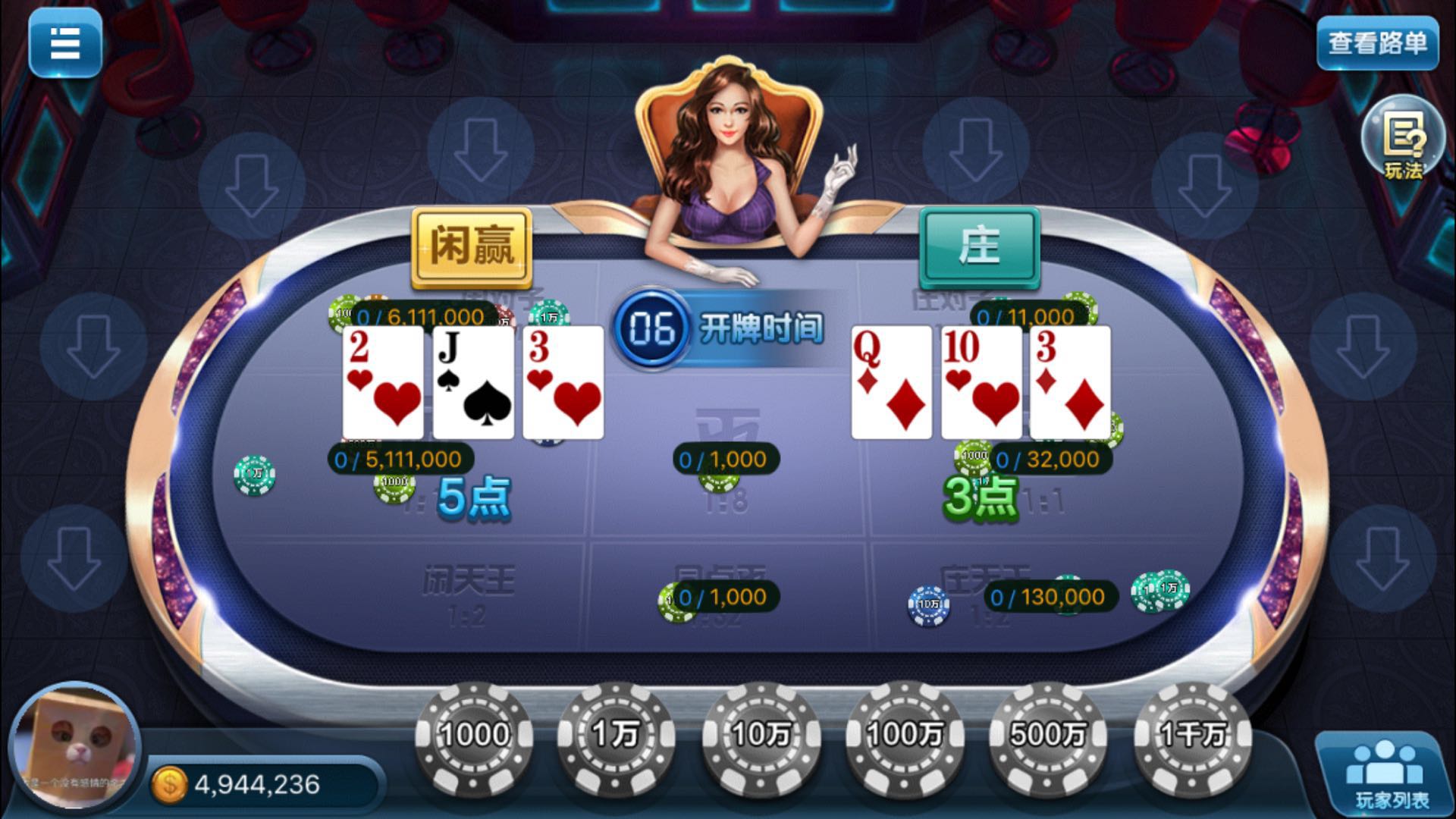1456x819 pixels.
Task: Place a bet on 闲赢 zone
Action: (472, 246)
